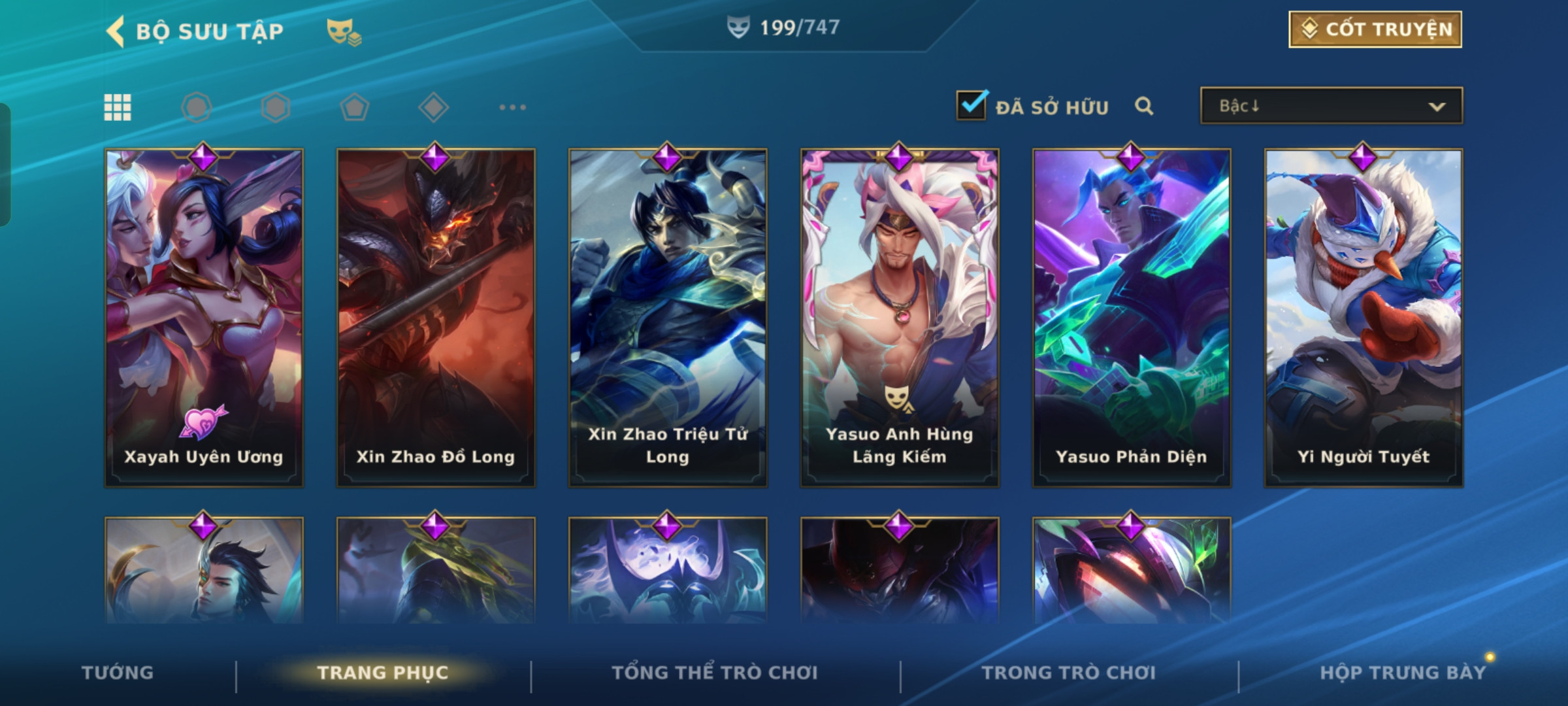Choose the pentagon rarity filter
The image size is (1568, 706).
coord(354,107)
